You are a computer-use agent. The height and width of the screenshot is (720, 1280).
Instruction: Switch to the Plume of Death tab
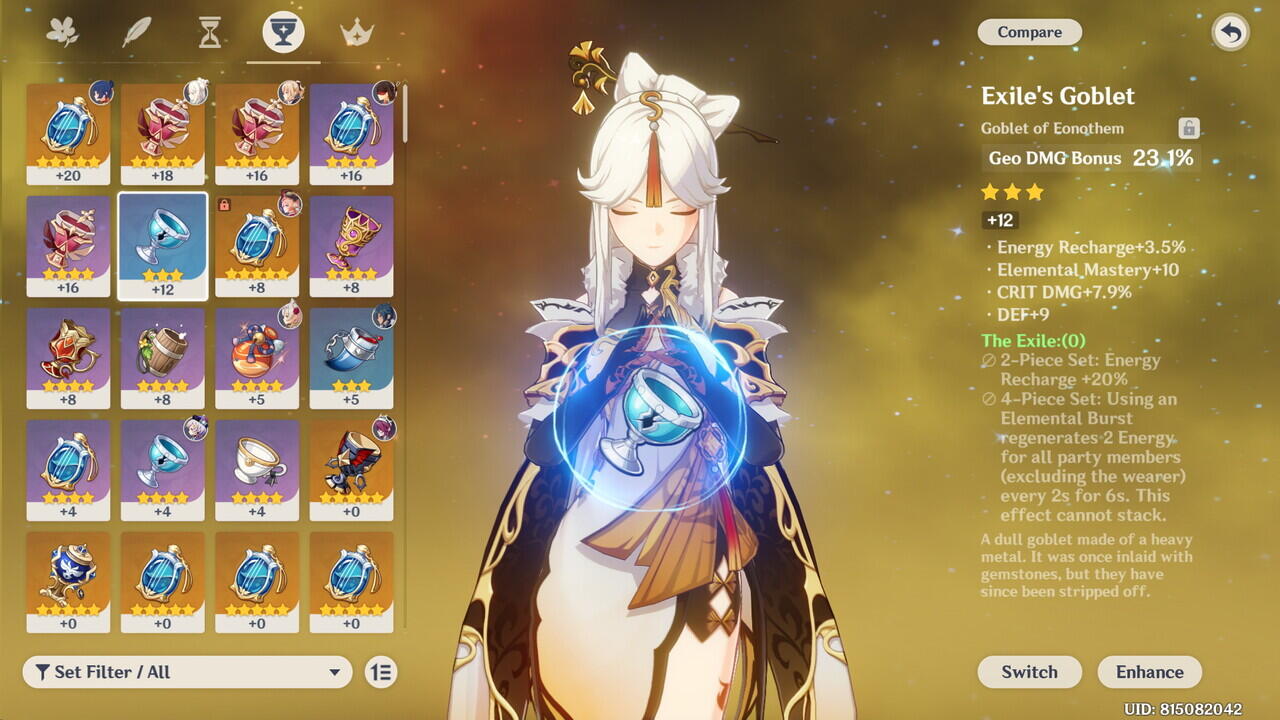coord(136,32)
